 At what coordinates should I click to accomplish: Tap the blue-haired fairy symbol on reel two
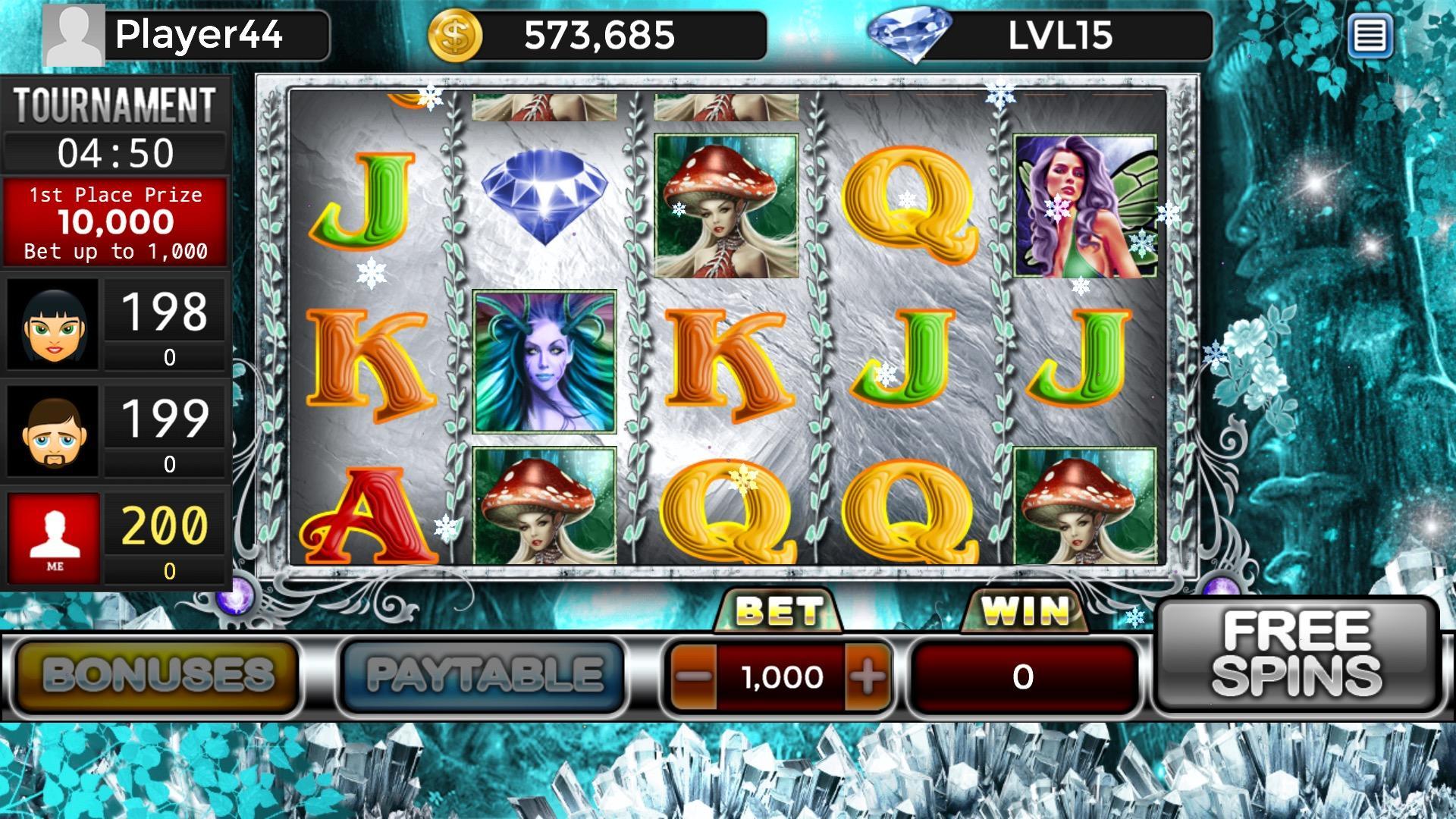pyautogui.click(x=544, y=360)
